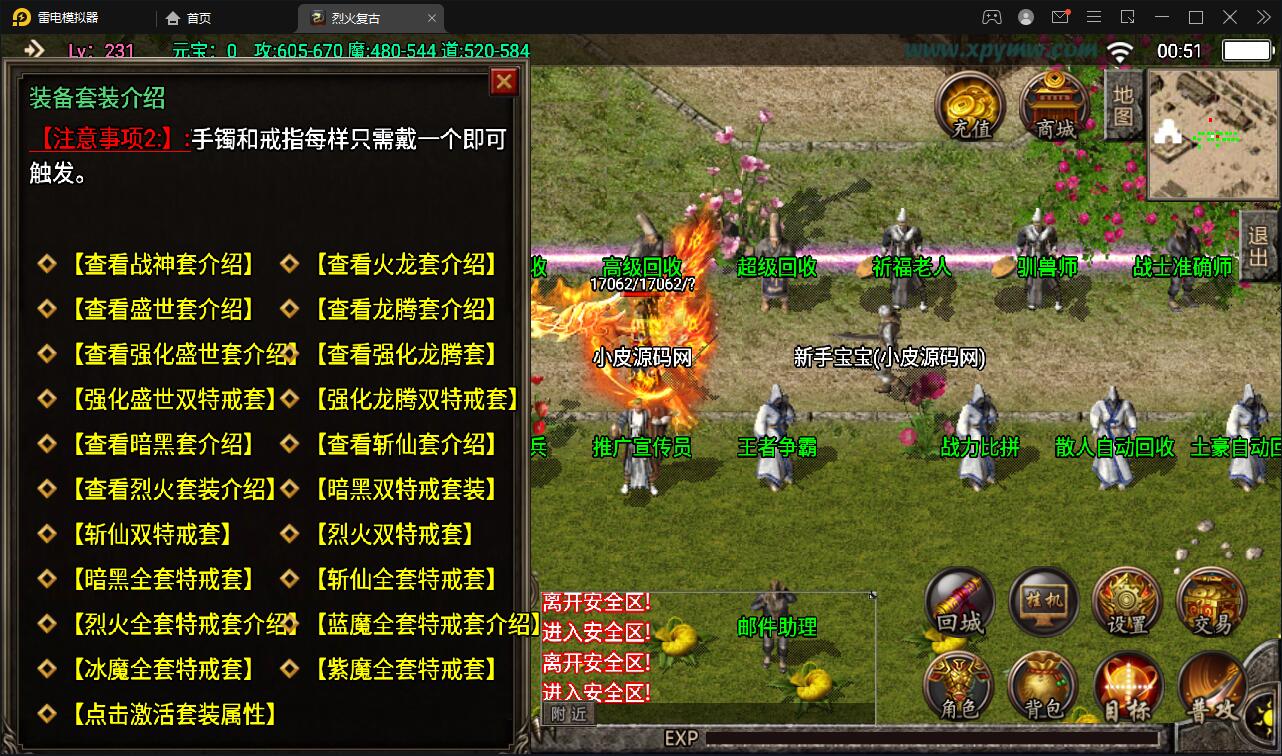Open the 商城 mall icon
1282x756 pixels.
1051,102
